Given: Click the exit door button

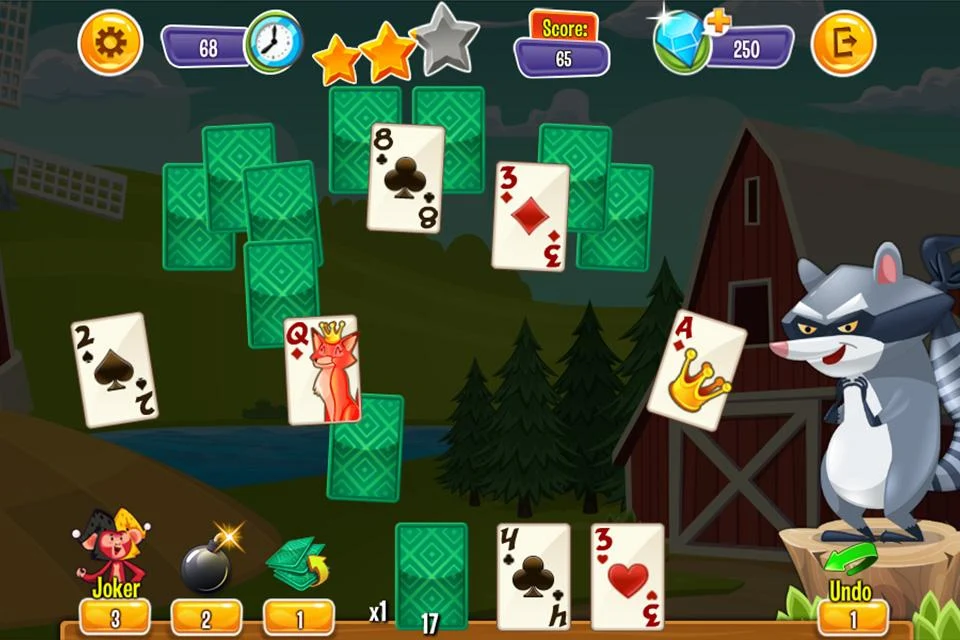Looking at the screenshot, I should 842,43.
